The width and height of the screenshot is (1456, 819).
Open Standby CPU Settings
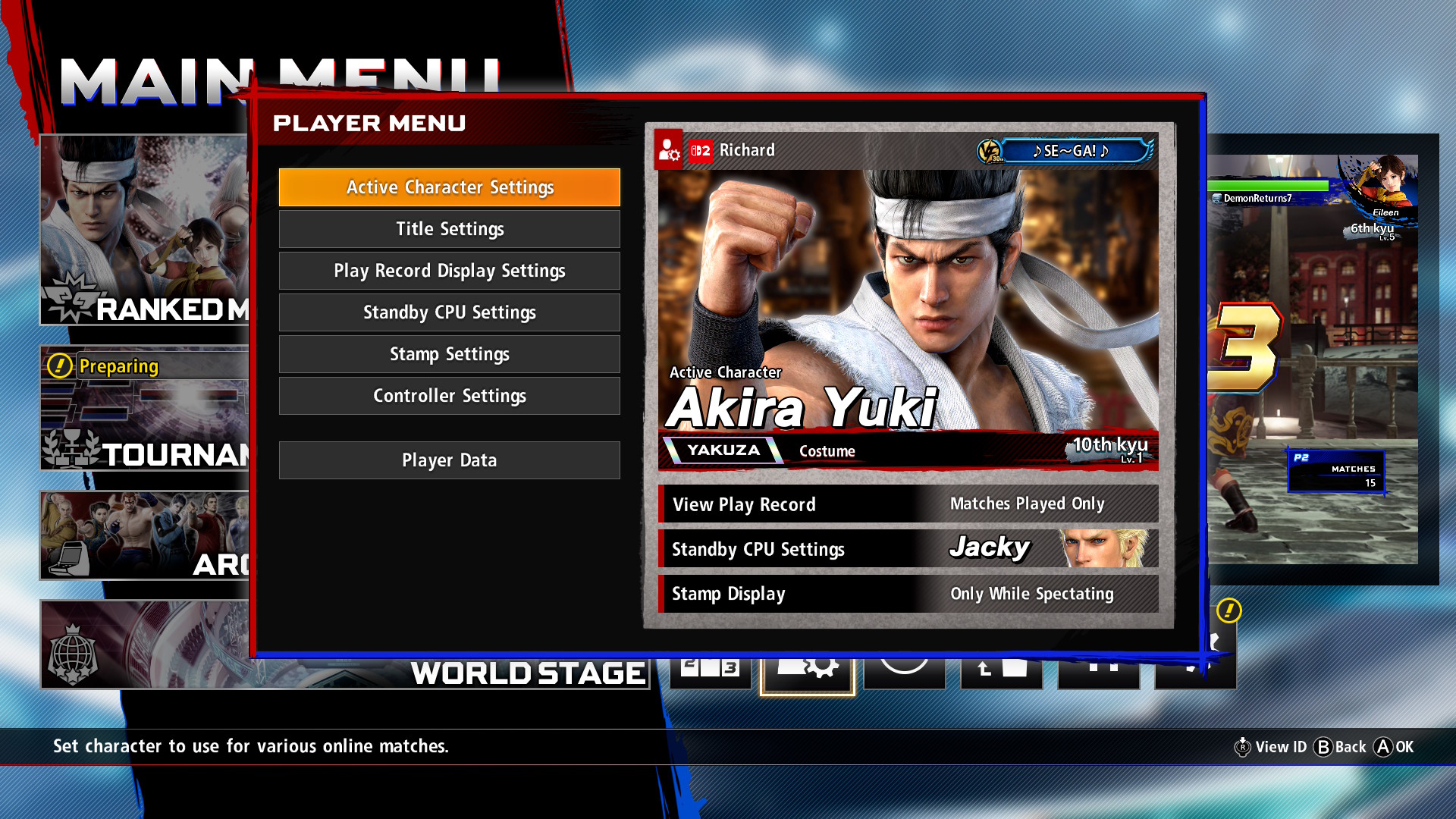coord(449,312)
